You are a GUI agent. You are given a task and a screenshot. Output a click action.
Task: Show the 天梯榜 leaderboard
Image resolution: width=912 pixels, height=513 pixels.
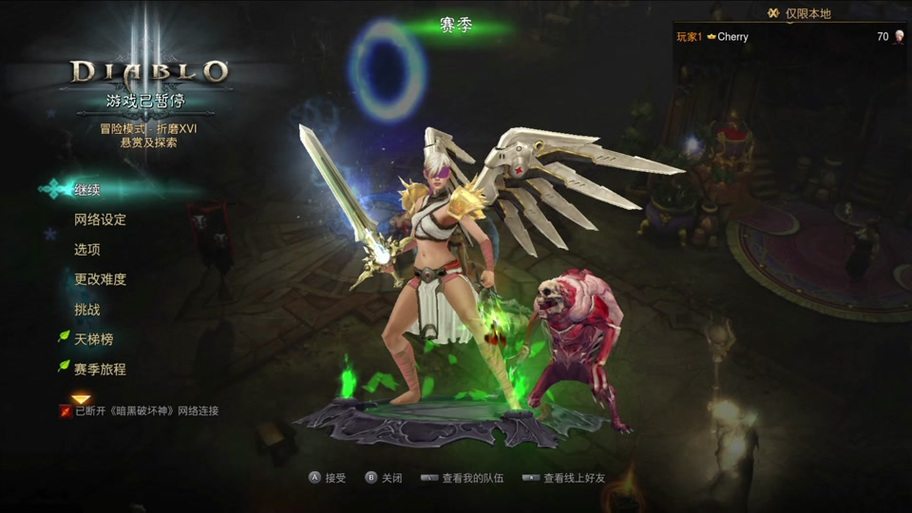tap(93, 340)
